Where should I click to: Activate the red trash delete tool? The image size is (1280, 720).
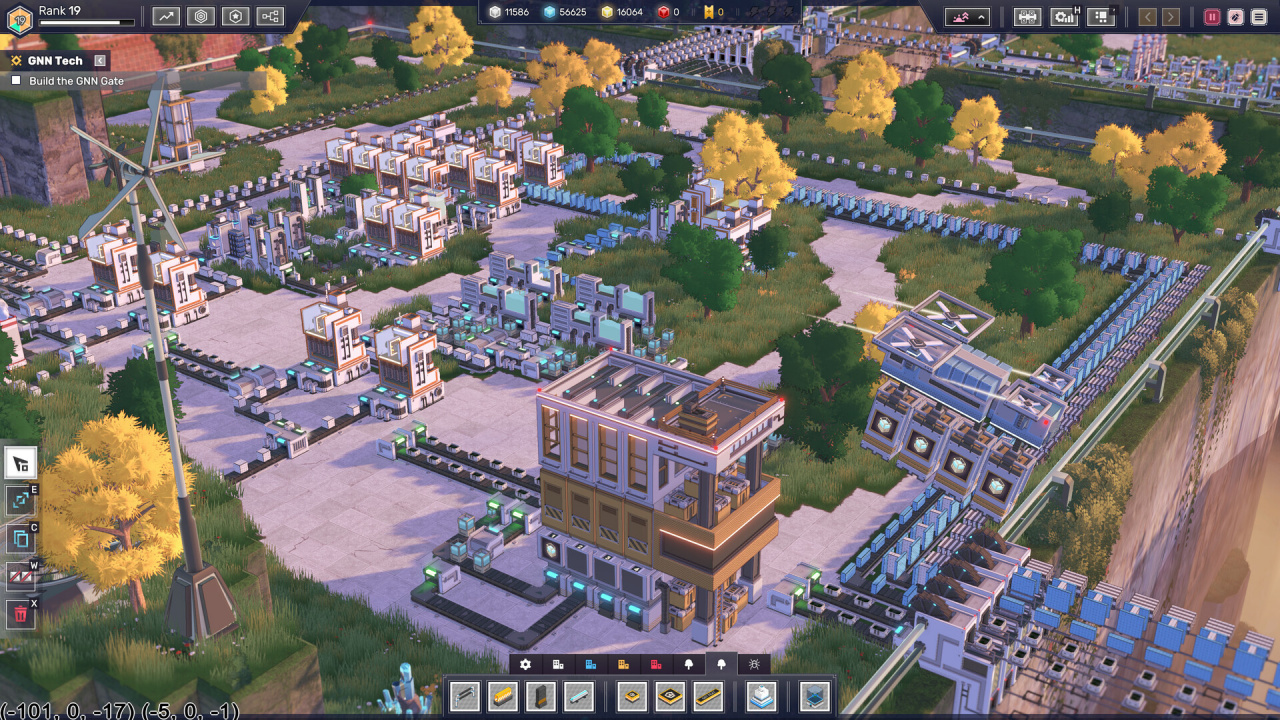(x=20, y=613)
